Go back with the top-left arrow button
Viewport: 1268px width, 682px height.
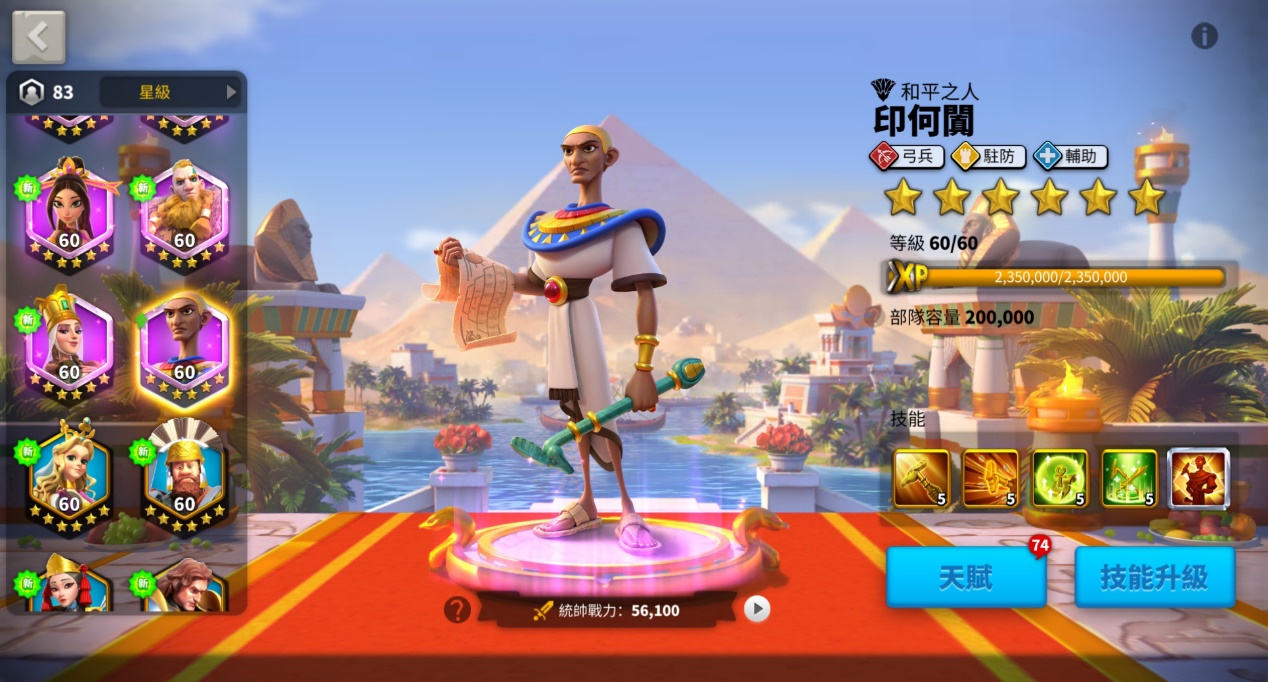click(x=38, y=37)
